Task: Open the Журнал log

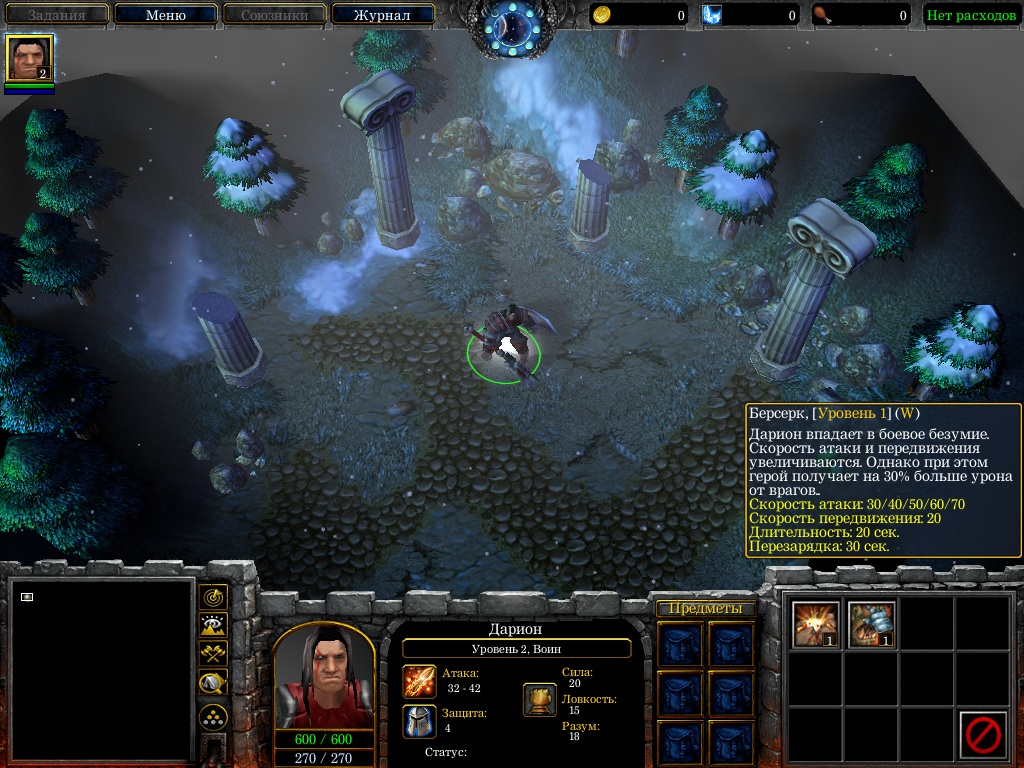Action: pyautogui.click(x=382, y=15)
